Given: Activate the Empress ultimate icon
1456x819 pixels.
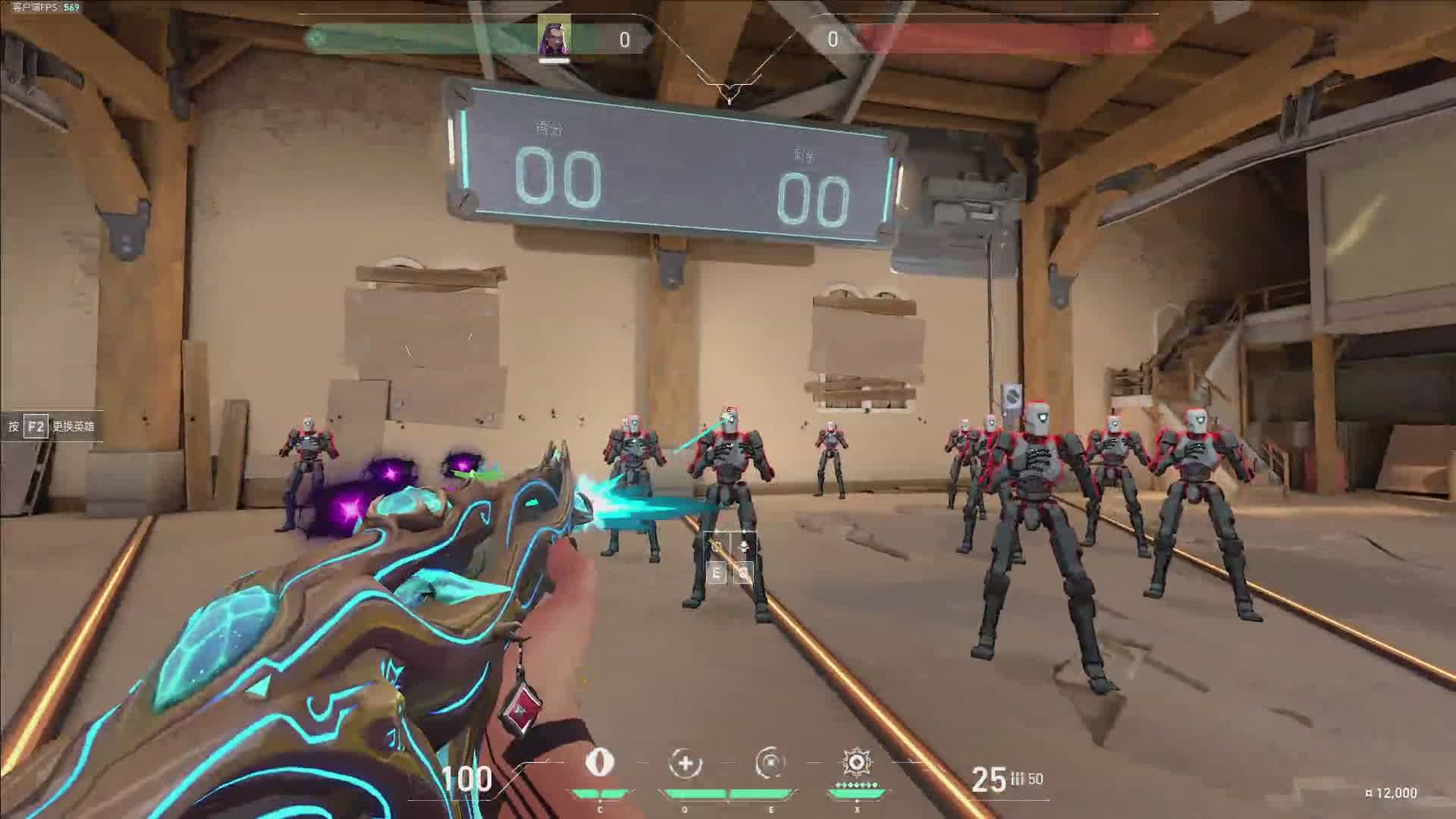Looking at the screenshot, I should tap(856, 761).
